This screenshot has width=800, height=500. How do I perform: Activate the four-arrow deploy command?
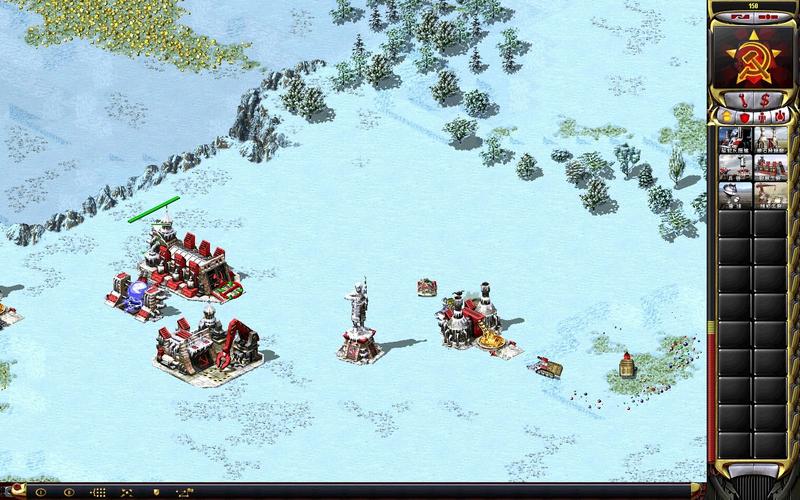tap(128, 492)
